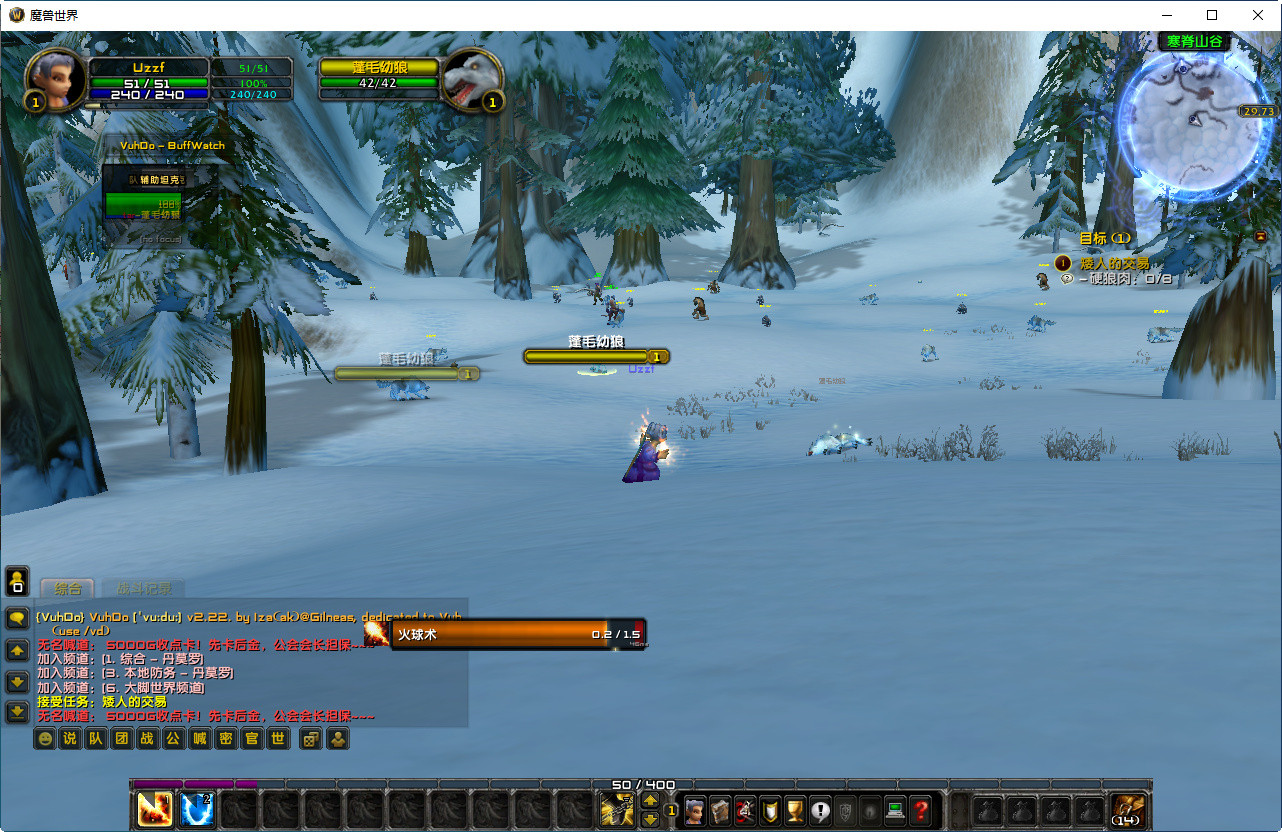Screen dimensions: 1282x832
Task: Click the red question mark help button
Action: (921, 810)
